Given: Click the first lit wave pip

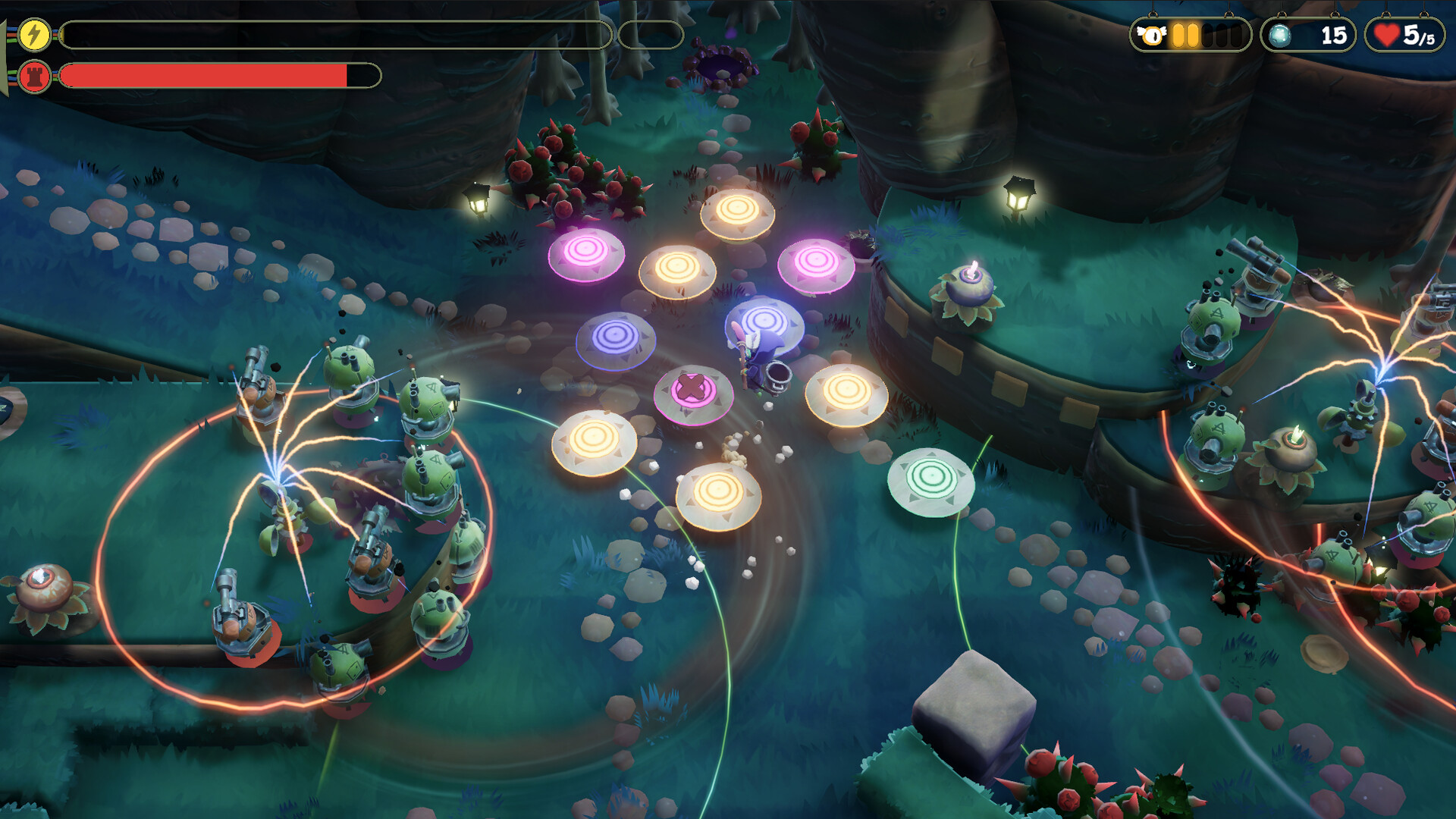Looking at the screenshot, I should [1176, 33].
